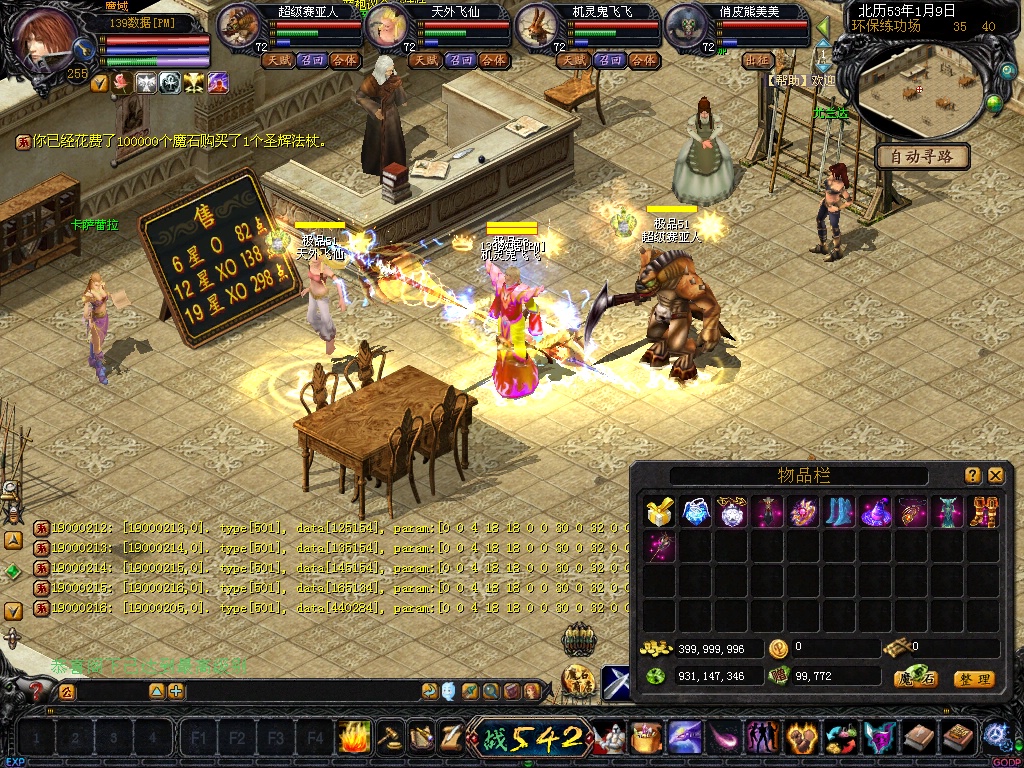Open the gear settings icon

995,736
